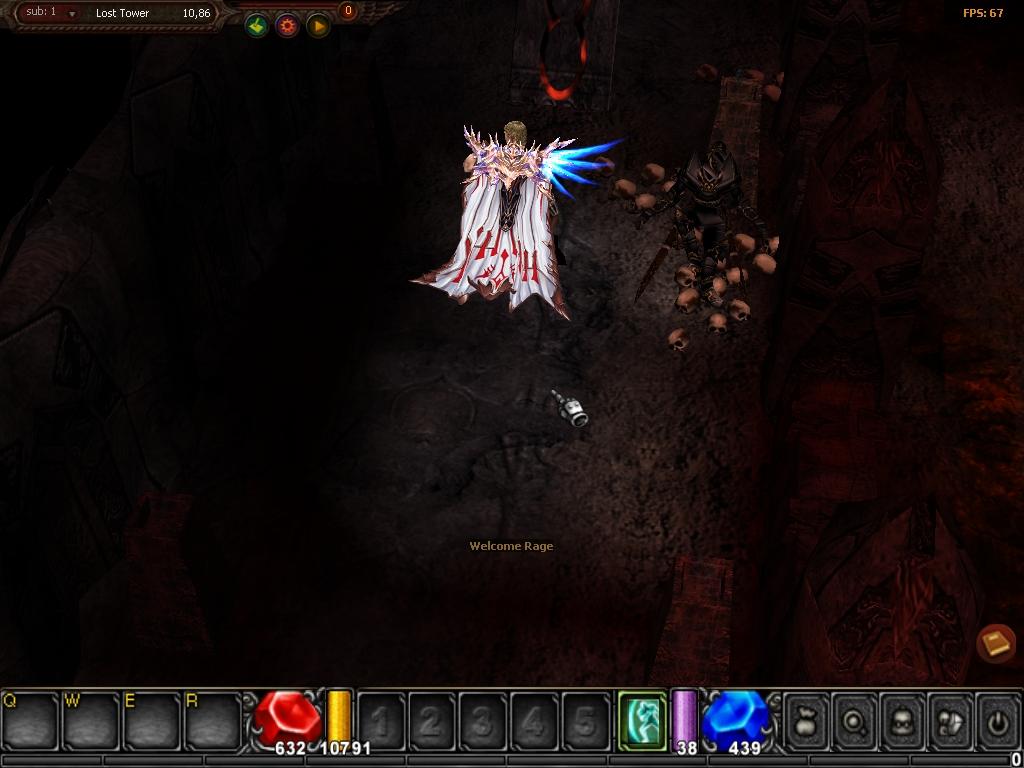1024x768 pixels.
Task: Select the E hotkey slot
Action: click(x=152, y=719)
